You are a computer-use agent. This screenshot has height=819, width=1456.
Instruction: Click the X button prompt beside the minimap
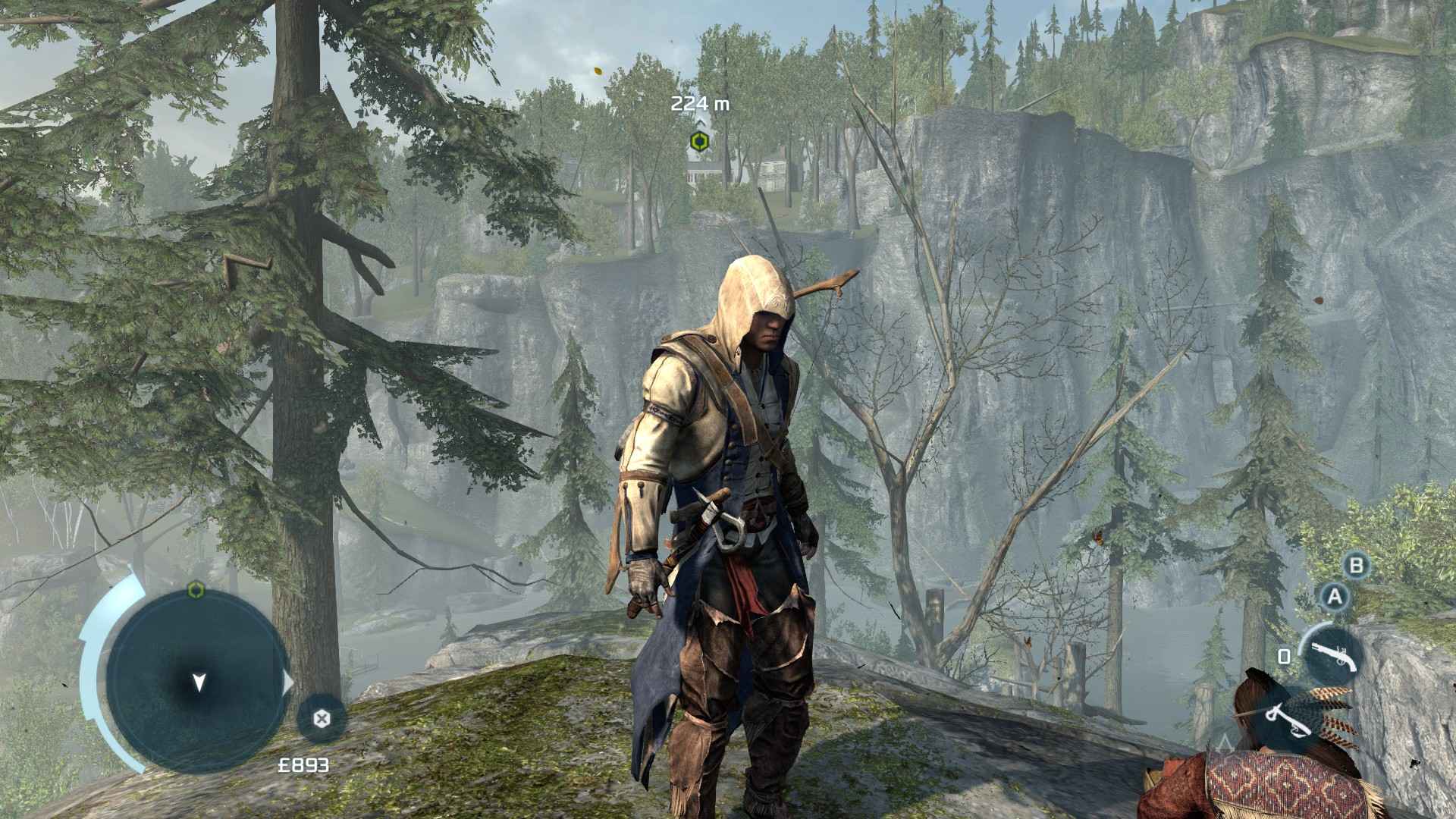point(321,719)
